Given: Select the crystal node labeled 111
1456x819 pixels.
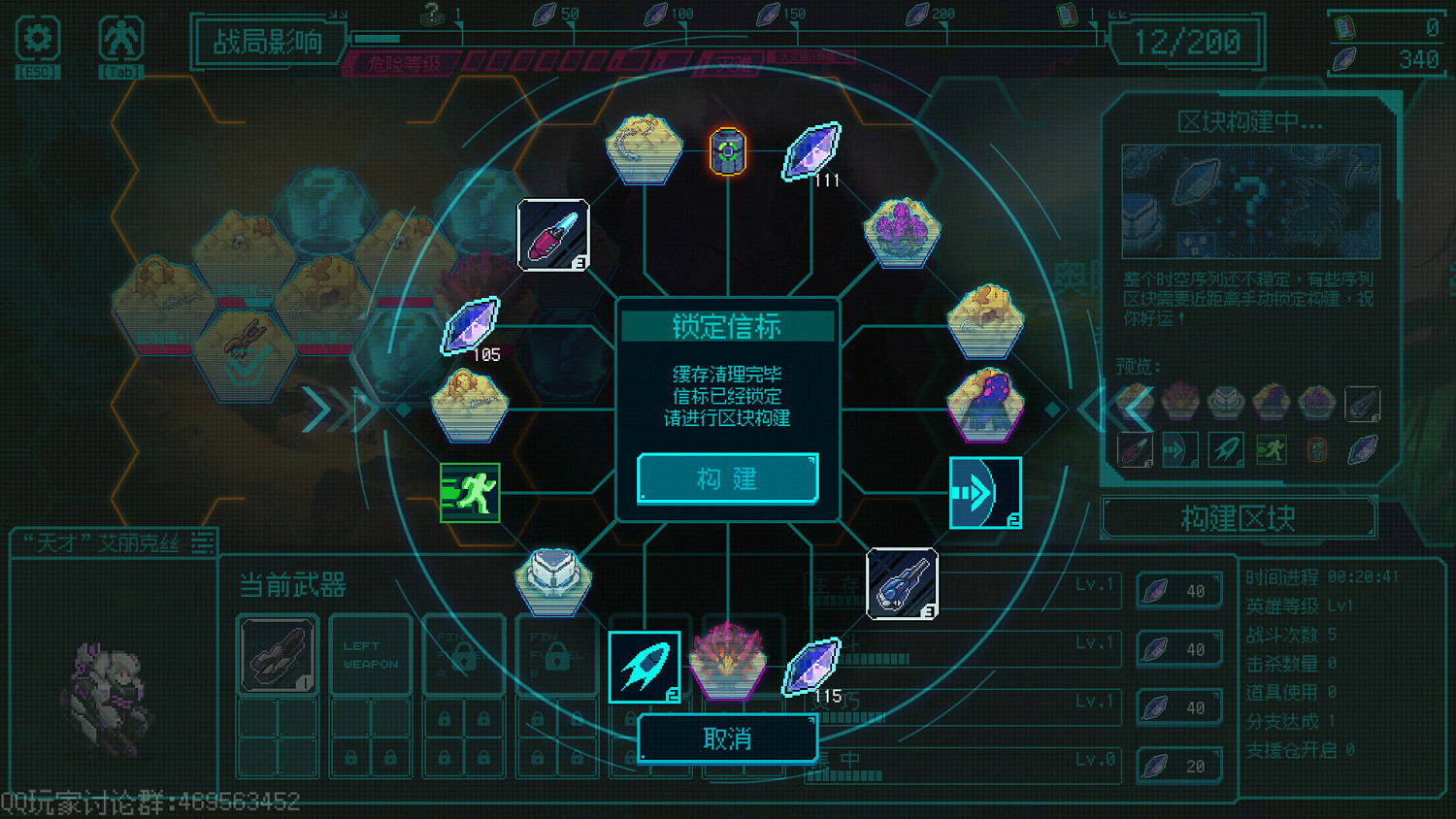Looking at the screenshot, I should pos(811,152).
